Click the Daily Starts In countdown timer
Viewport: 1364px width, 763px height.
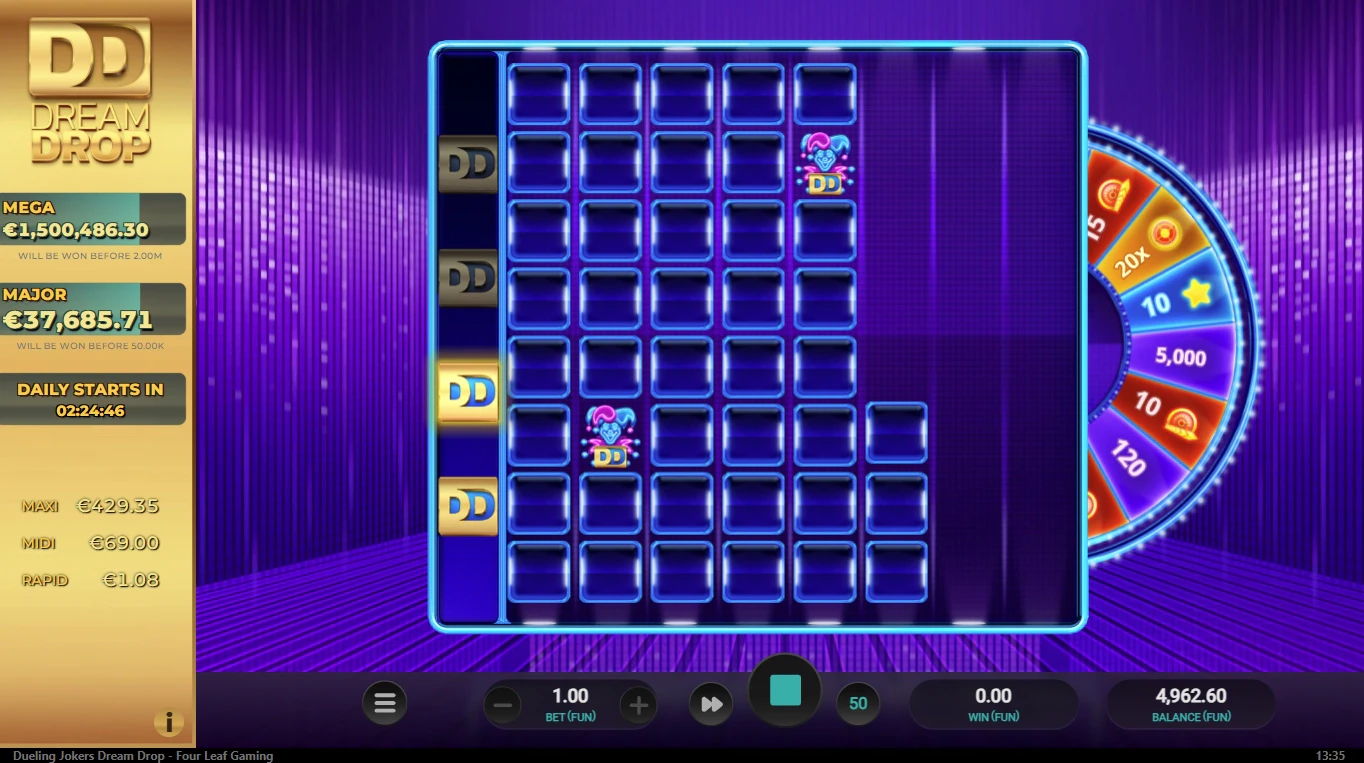click(x=93, y=398)
